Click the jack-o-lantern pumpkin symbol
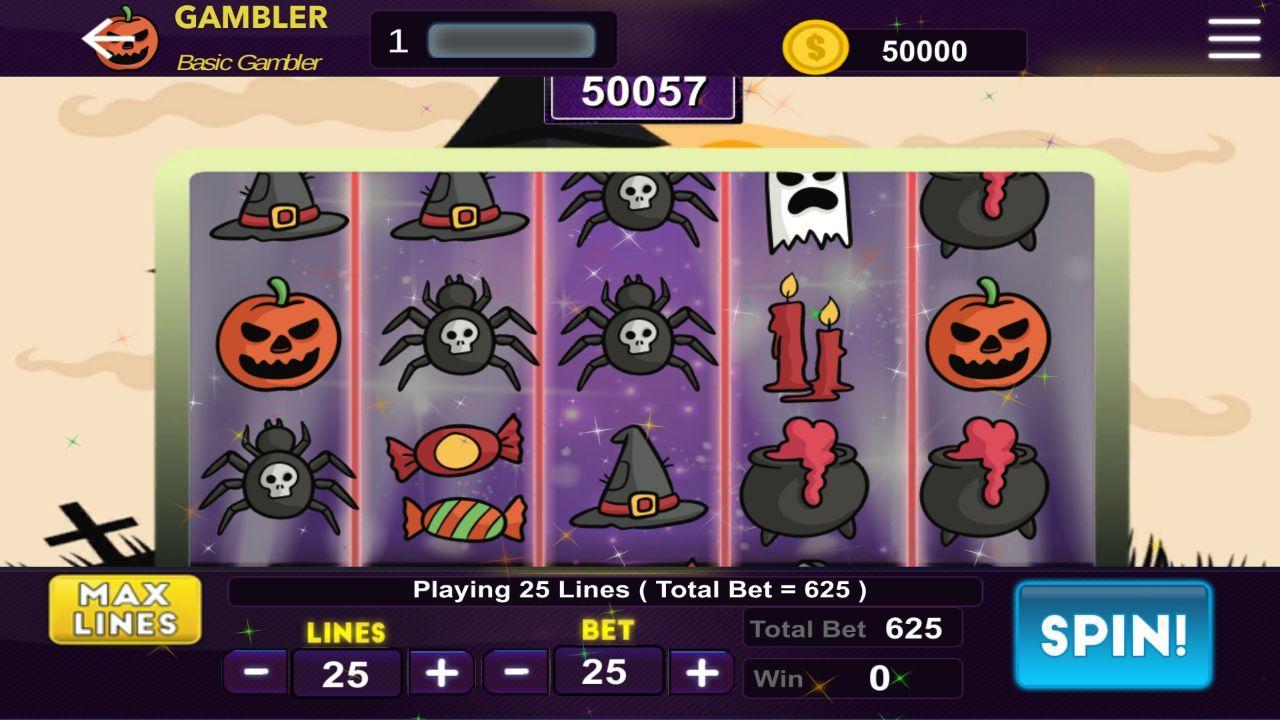This screenshot has width=1280, height=720. tap(281, 338)
